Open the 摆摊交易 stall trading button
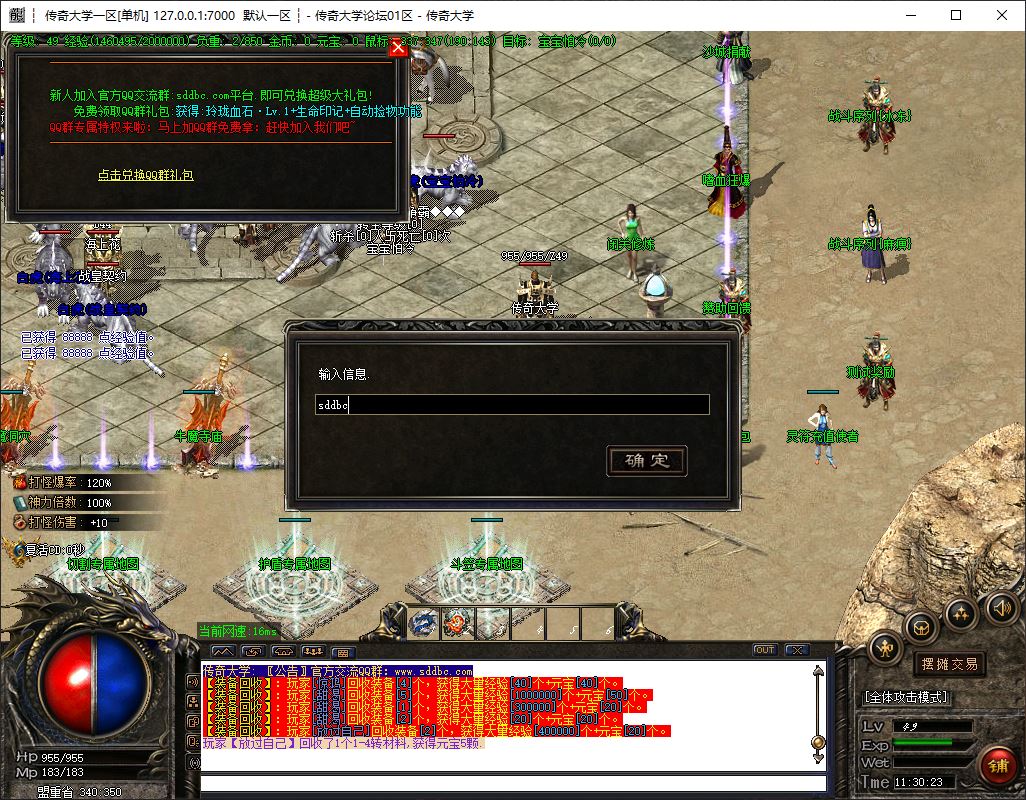This screenshot has width=1026, height=800. pyautogui.click(x=947, y=664)
